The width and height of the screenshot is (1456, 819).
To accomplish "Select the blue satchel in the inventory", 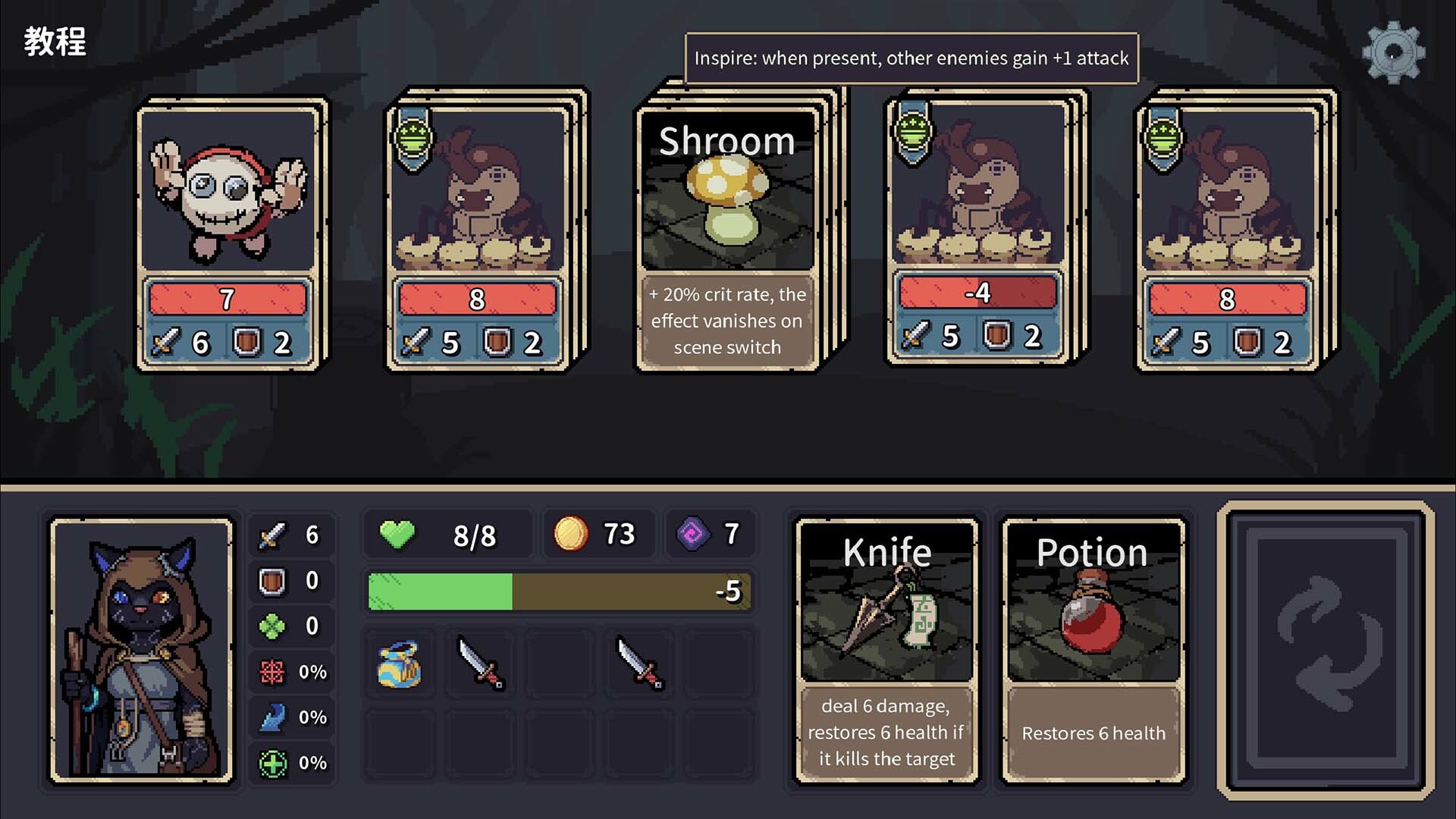I will pyautogui.click(x=400, y=664).
